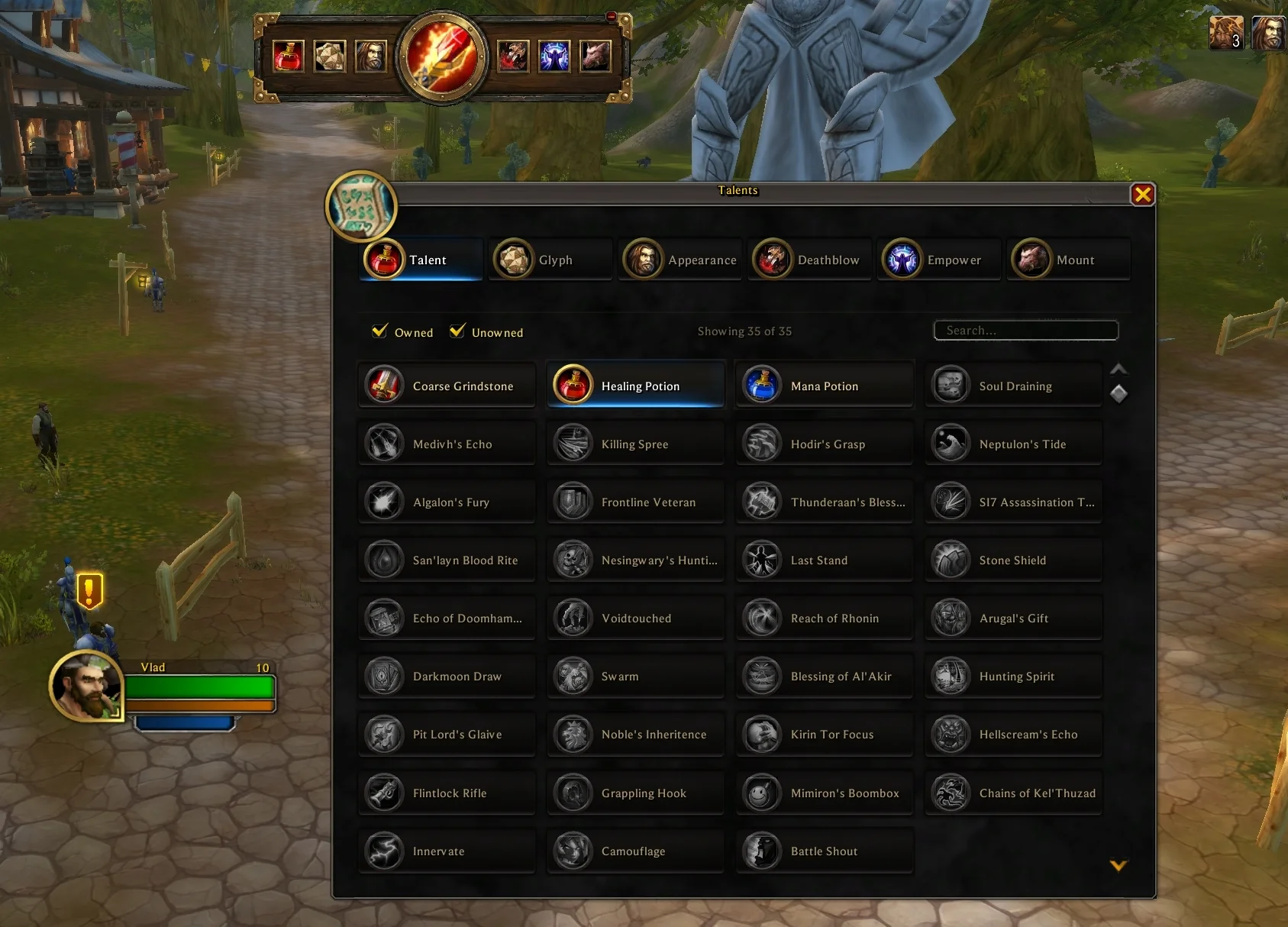Activate the central flaming sword ability
The width and height of the screenshot is (1288, 927).
(x=442, y=57)
